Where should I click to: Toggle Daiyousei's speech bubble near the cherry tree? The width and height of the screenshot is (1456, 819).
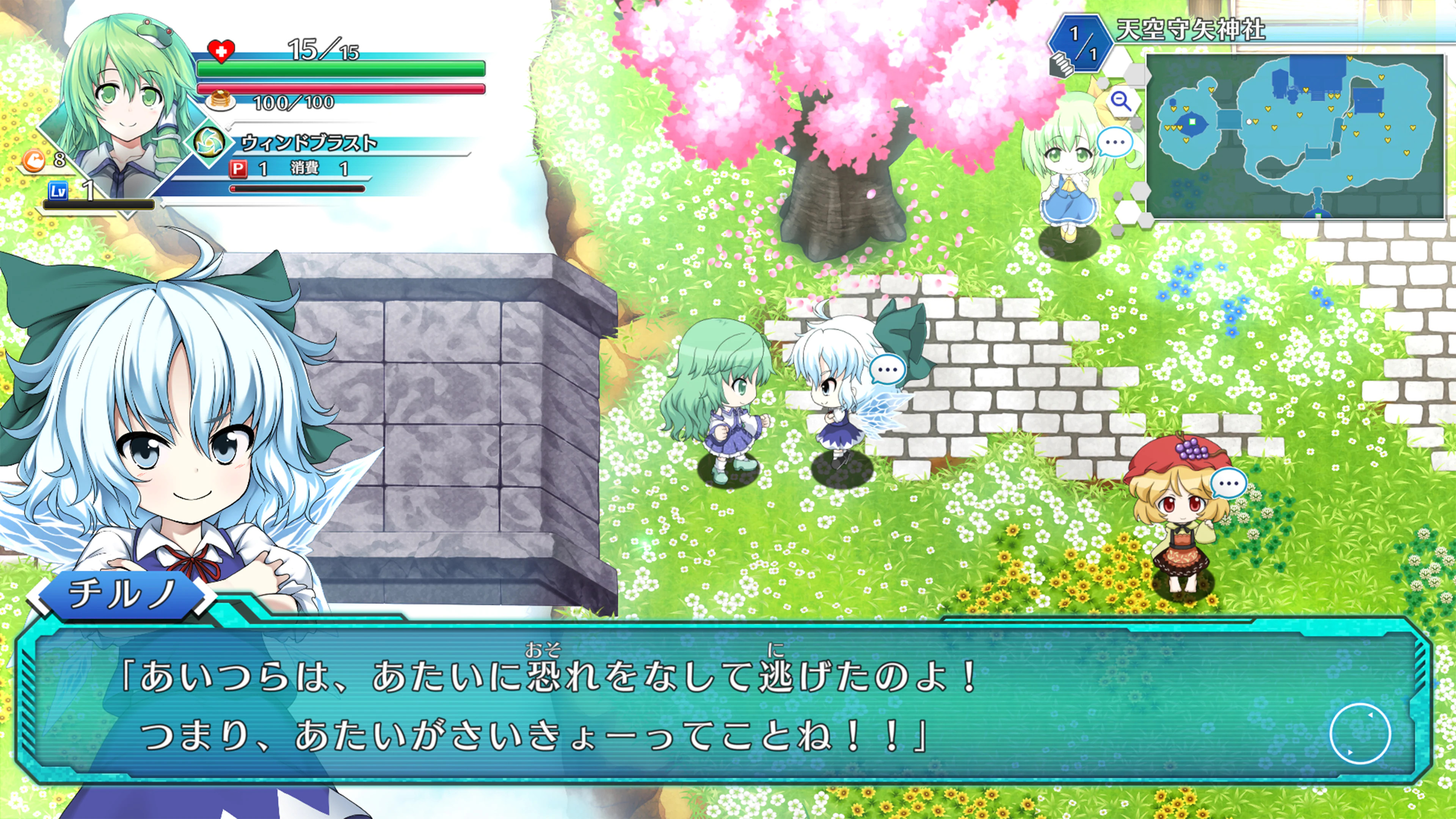[x=1115, y=143]
